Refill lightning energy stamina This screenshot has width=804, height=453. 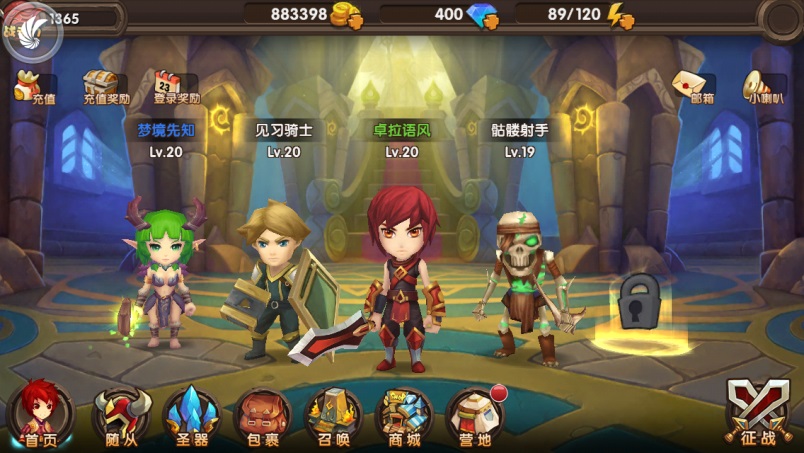click(x=620, y=16)
